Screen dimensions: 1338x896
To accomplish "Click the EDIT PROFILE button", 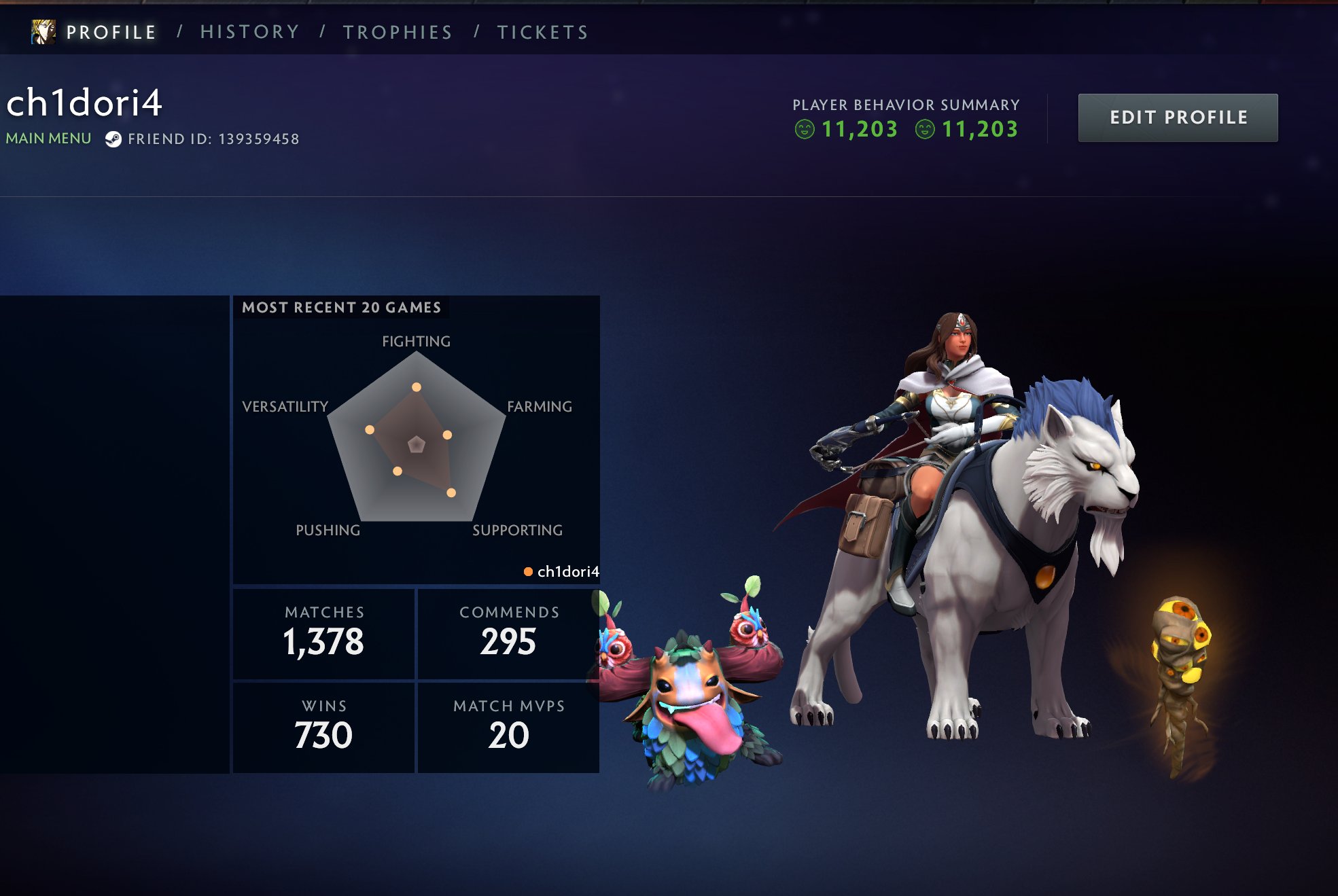I will [x=1178, y=117].
